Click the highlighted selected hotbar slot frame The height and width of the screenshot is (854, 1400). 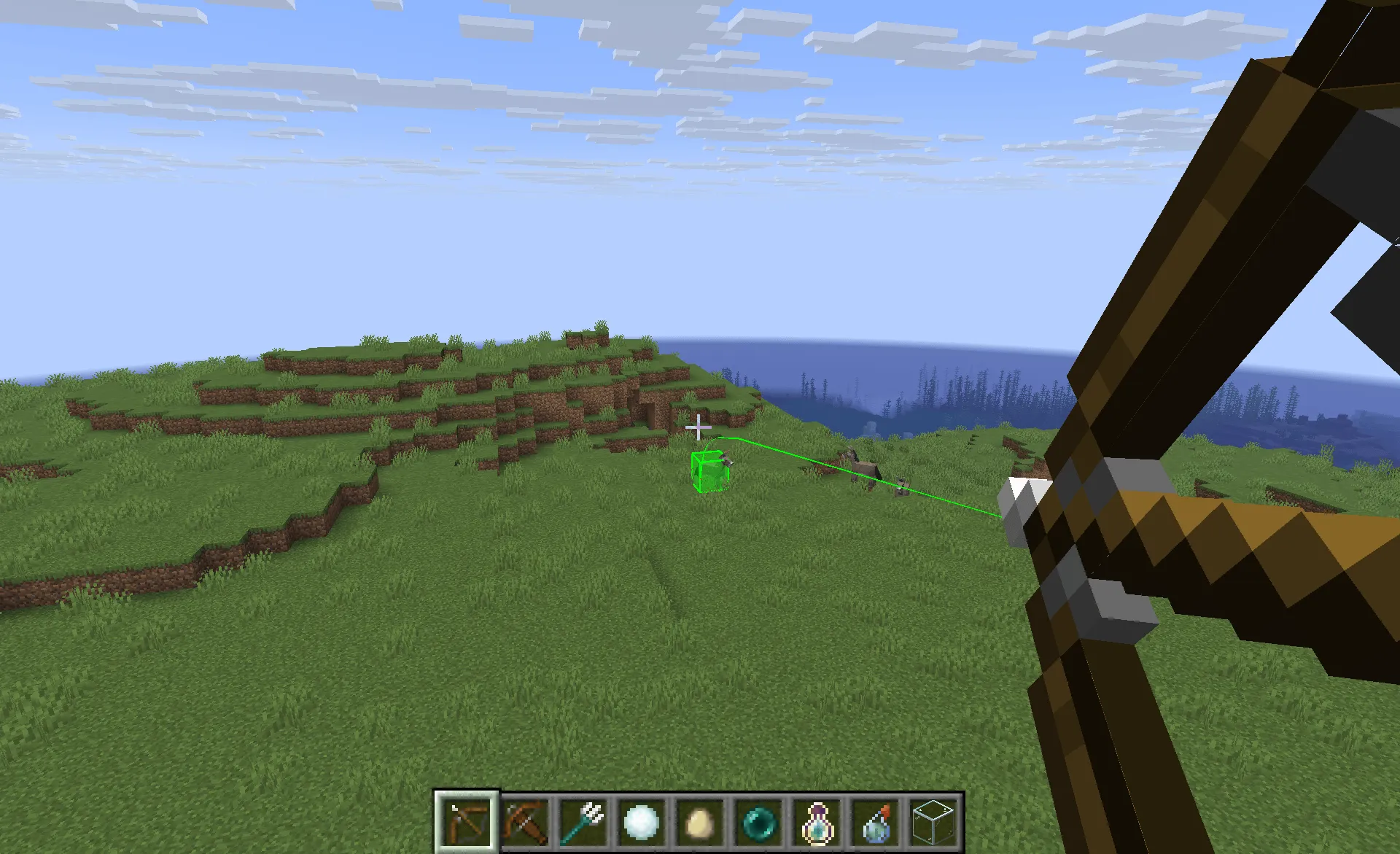[x=467, y=823]
